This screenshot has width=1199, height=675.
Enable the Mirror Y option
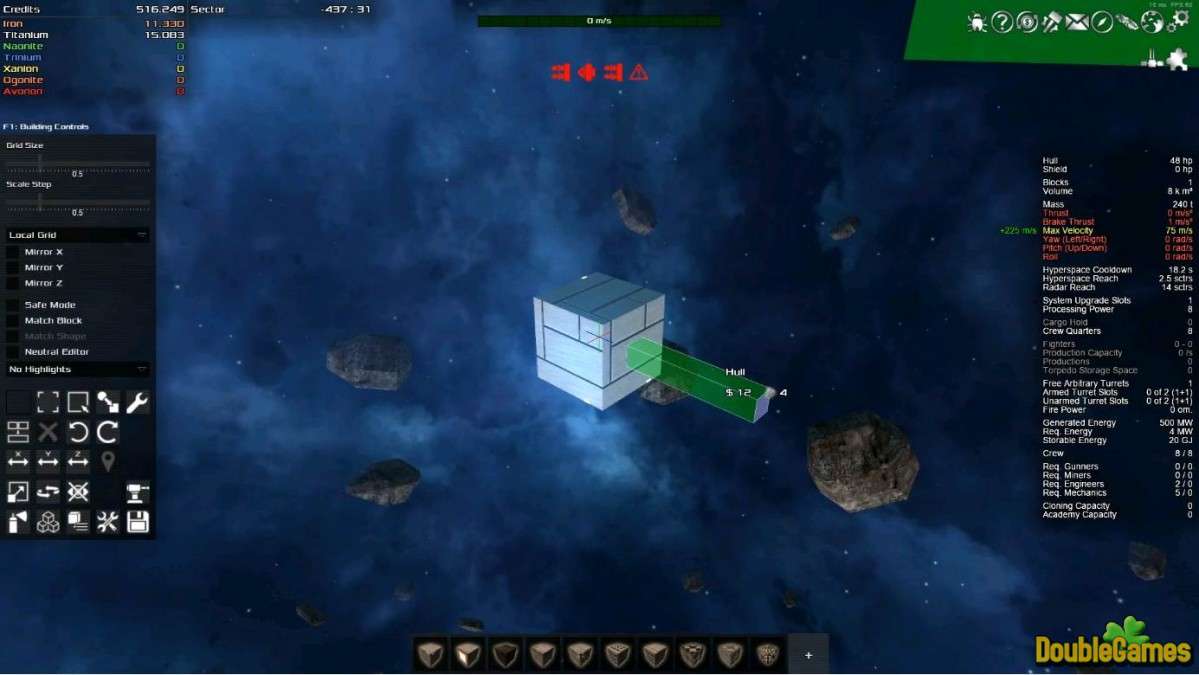click(13, 268)
